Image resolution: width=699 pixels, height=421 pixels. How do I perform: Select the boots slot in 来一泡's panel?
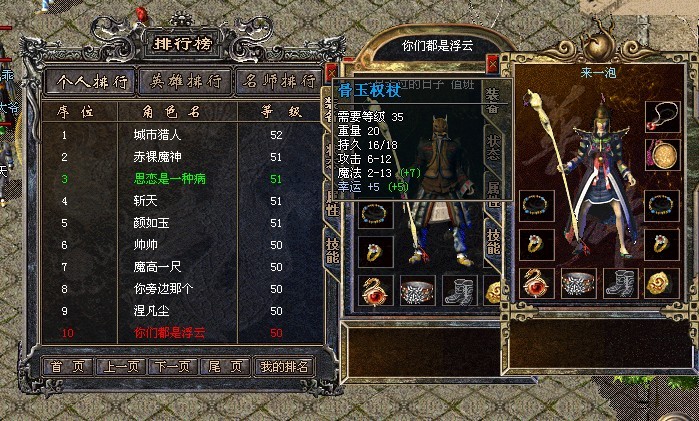point(620,283)
